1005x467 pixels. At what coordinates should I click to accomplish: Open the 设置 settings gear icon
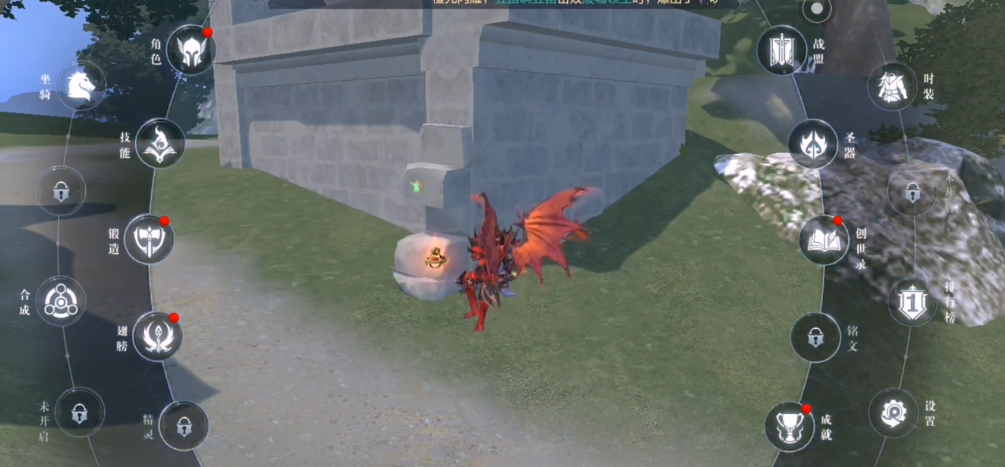click(892, 412)
